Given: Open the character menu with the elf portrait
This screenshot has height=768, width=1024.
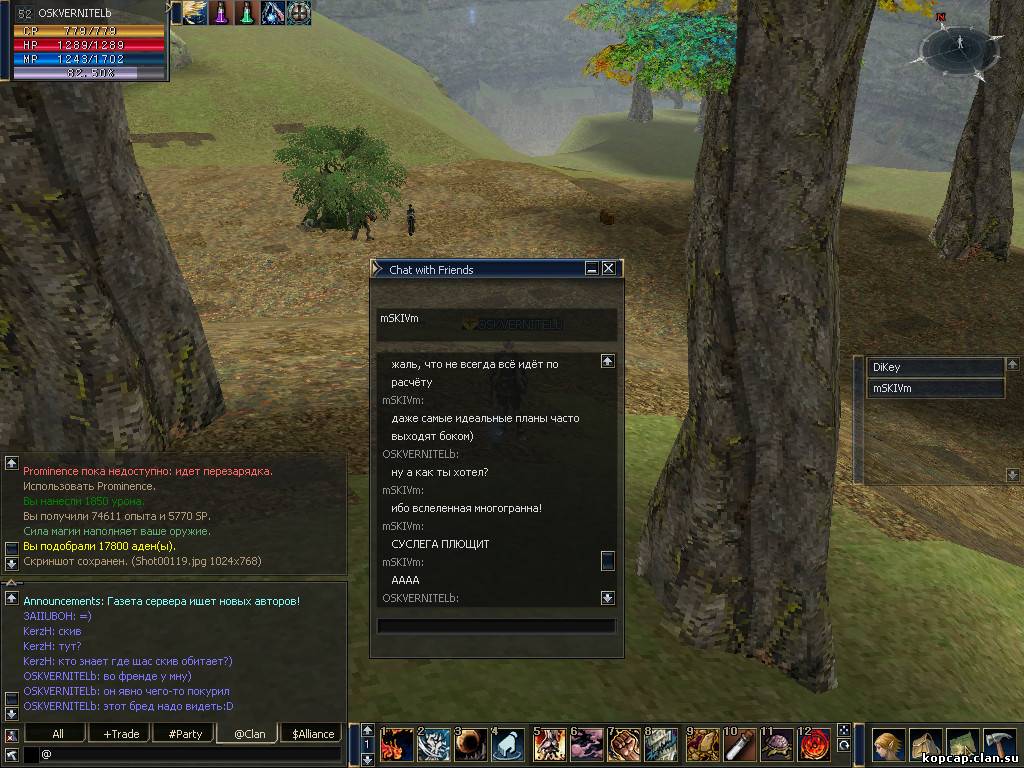Looking at the screenshot, I should [x=887, y=745].
